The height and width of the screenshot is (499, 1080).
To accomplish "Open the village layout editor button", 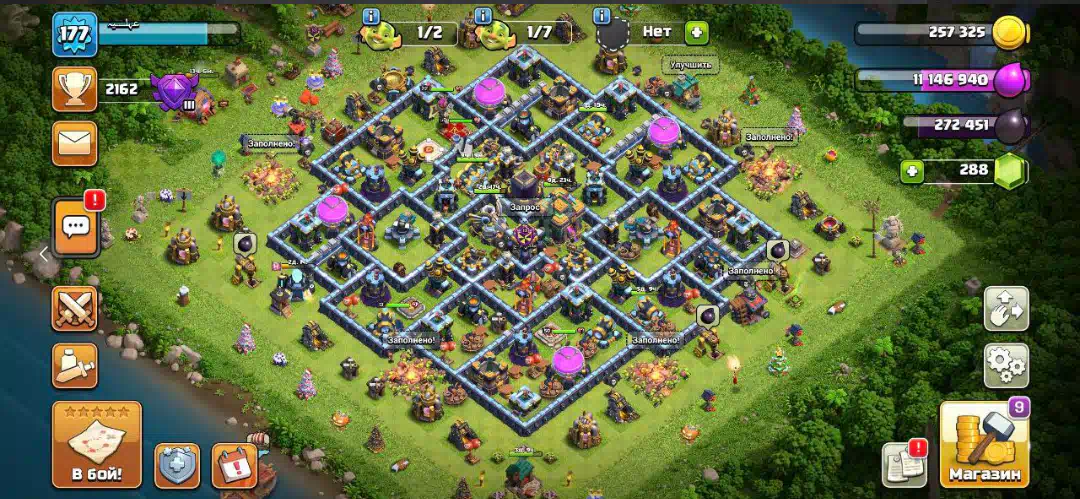I will [x=1006, y=309].
